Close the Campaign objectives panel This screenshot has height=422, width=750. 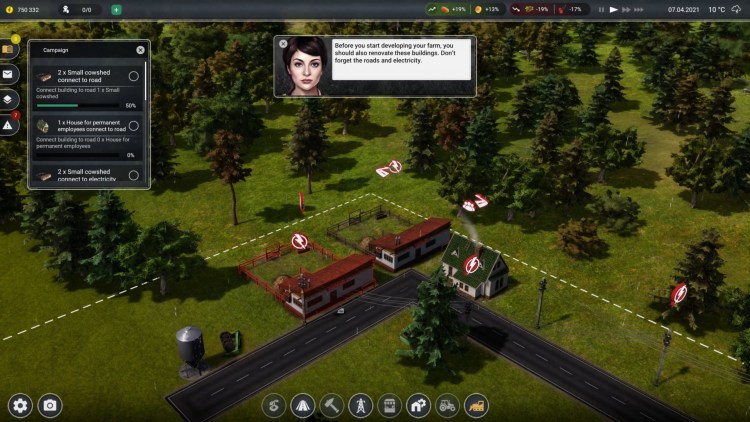tap(140, 49)
